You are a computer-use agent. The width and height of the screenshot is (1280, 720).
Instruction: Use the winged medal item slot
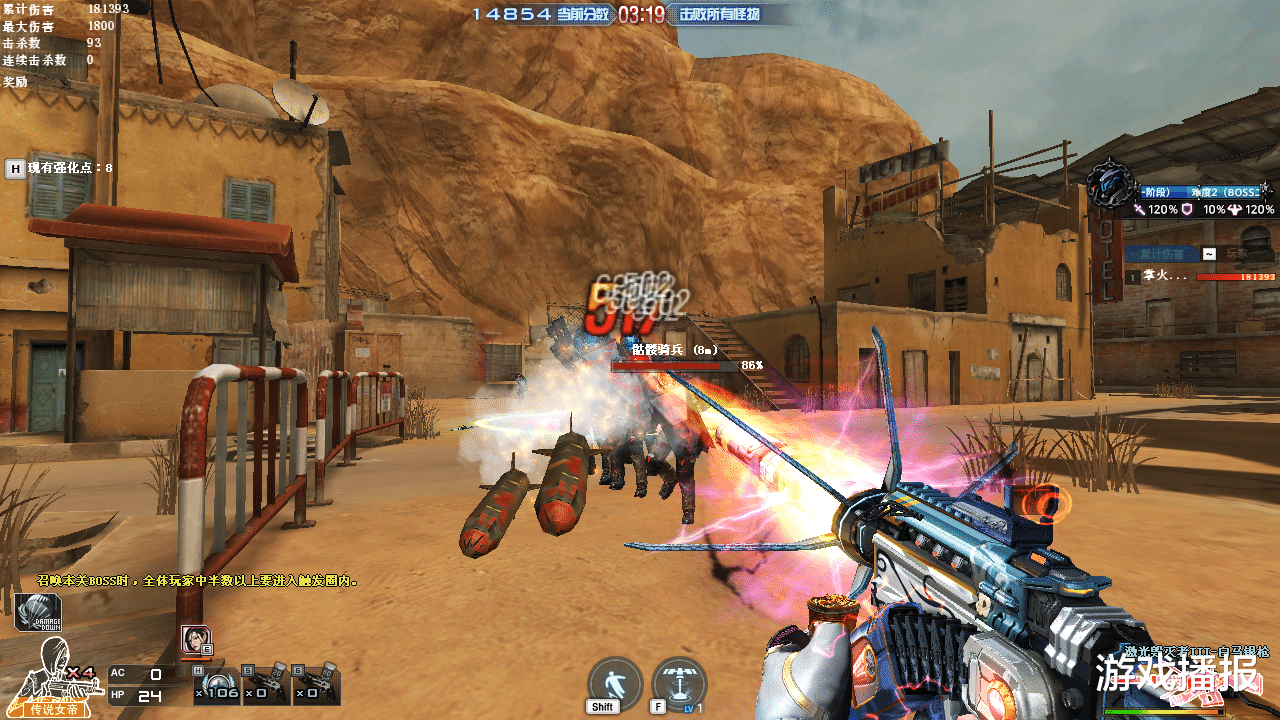[x=216, y=684]
